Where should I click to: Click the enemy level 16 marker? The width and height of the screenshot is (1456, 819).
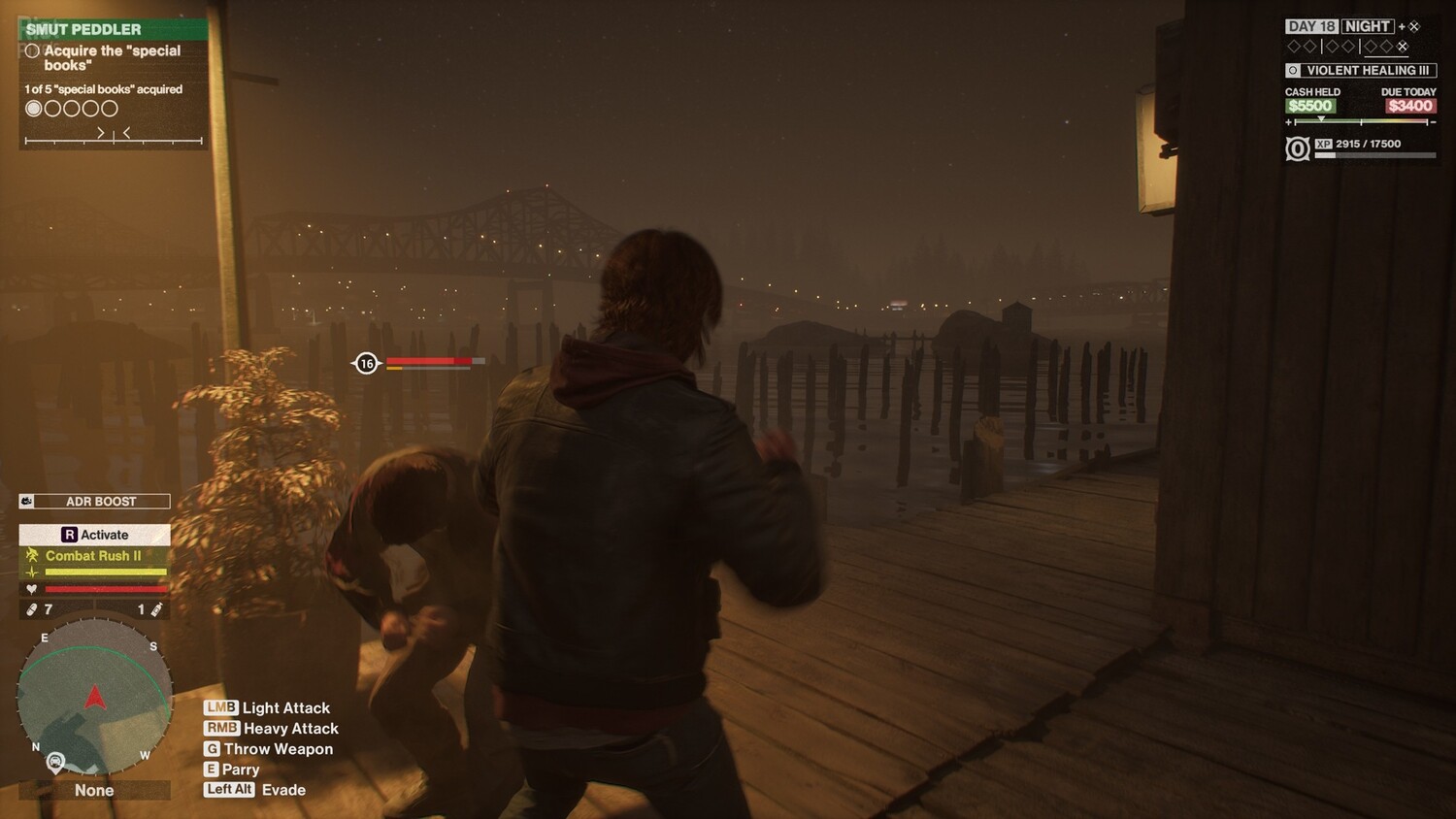366,364
